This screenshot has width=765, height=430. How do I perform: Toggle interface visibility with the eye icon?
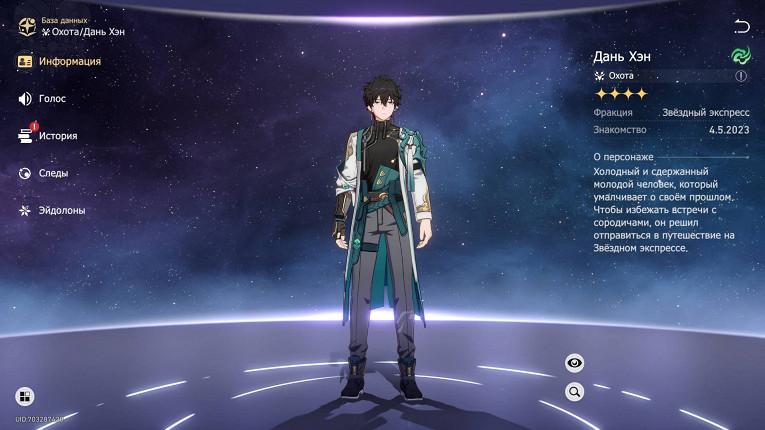click(575, 363)
